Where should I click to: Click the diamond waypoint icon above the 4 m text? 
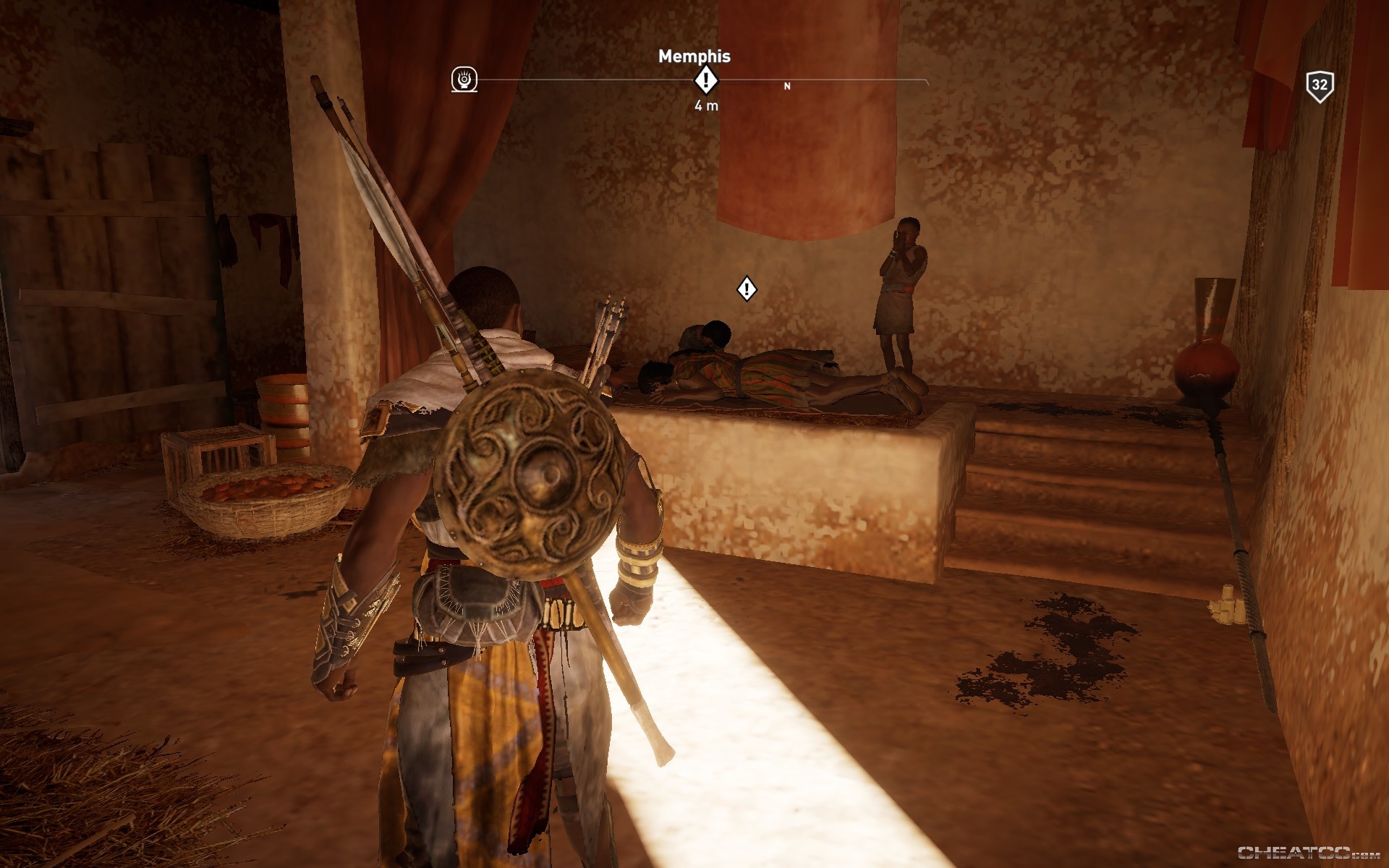(705, 81)
